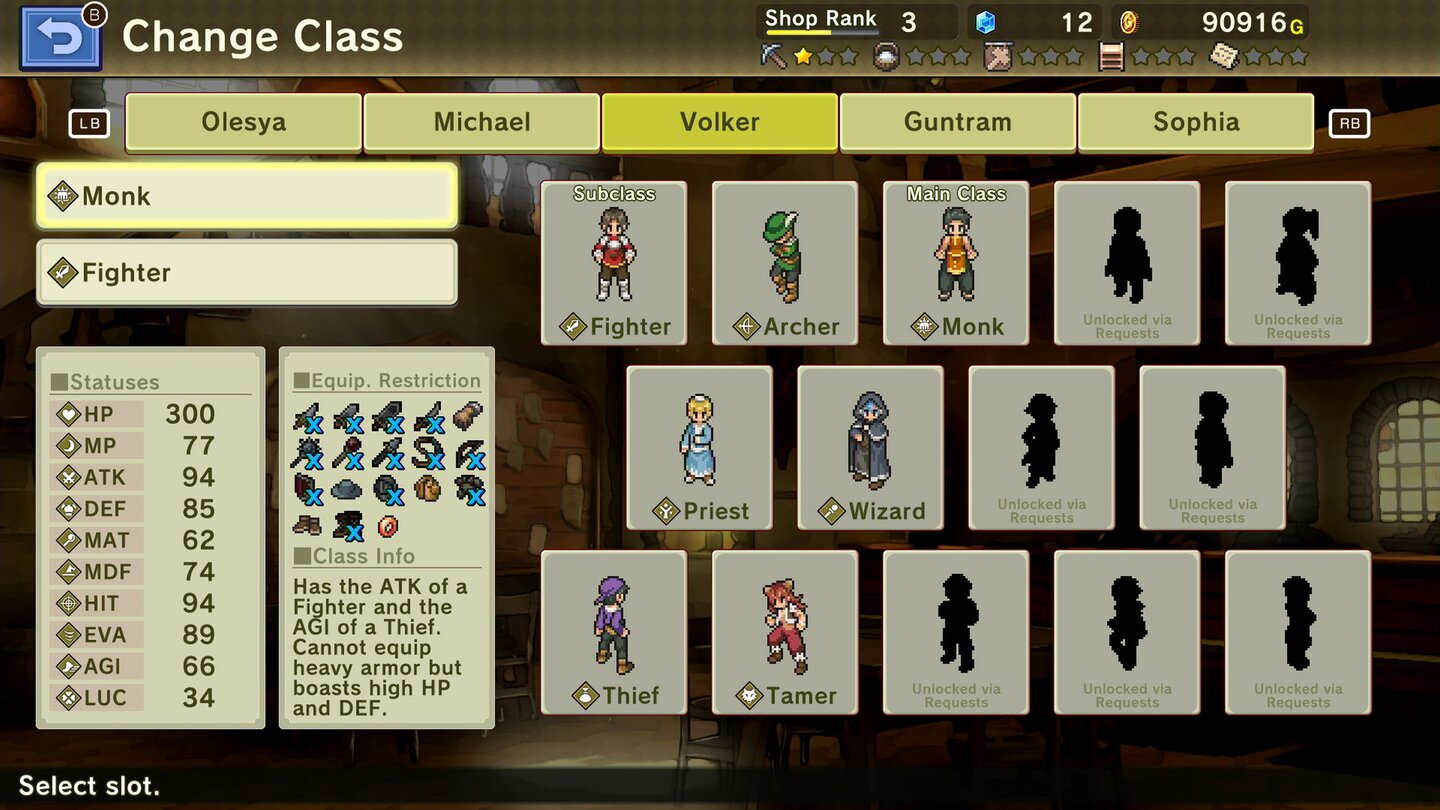Switch to the Sophia tab

coord(1196,122)
